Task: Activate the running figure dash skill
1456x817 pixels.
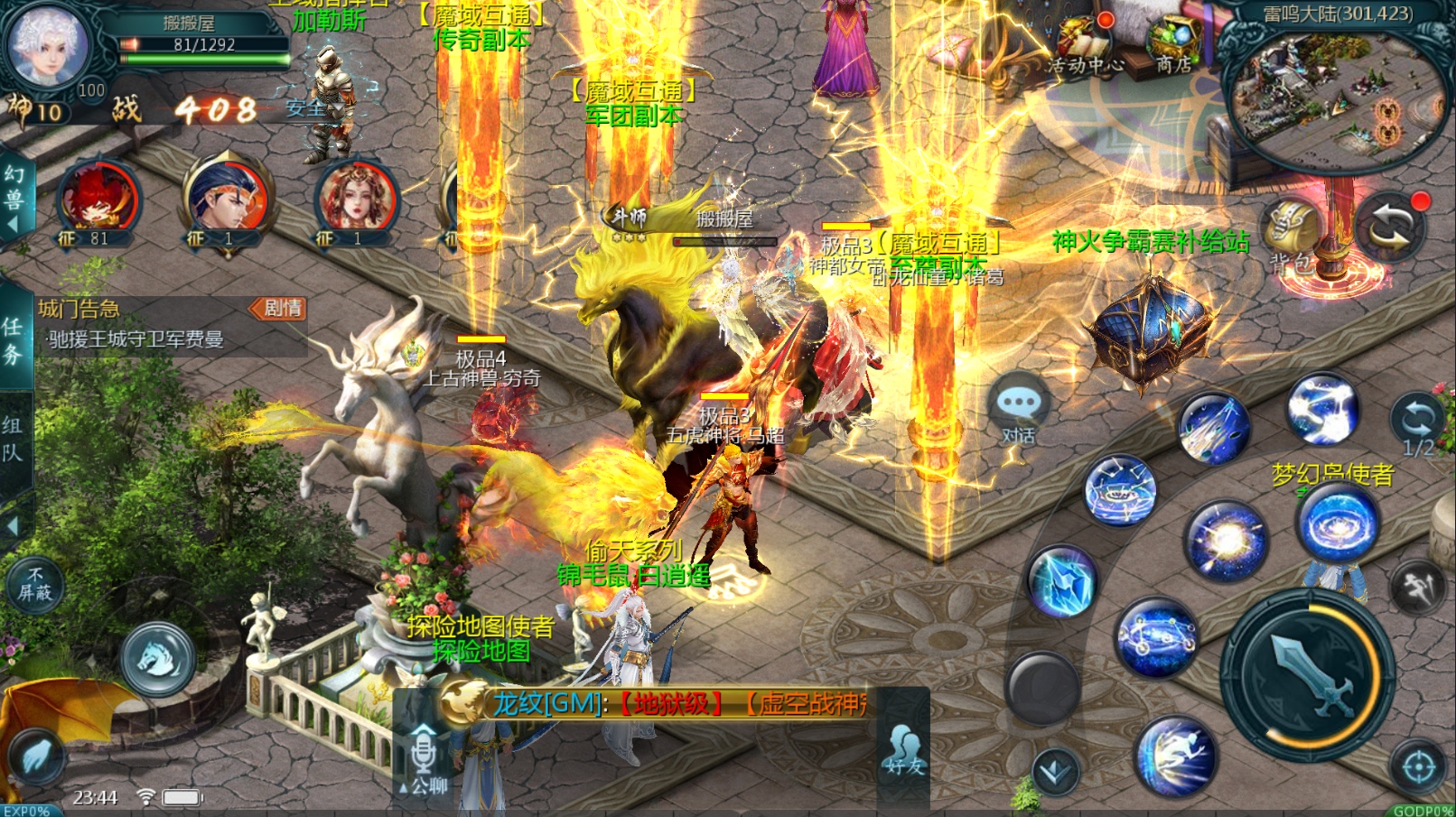Action: [x=1176, y=756]
